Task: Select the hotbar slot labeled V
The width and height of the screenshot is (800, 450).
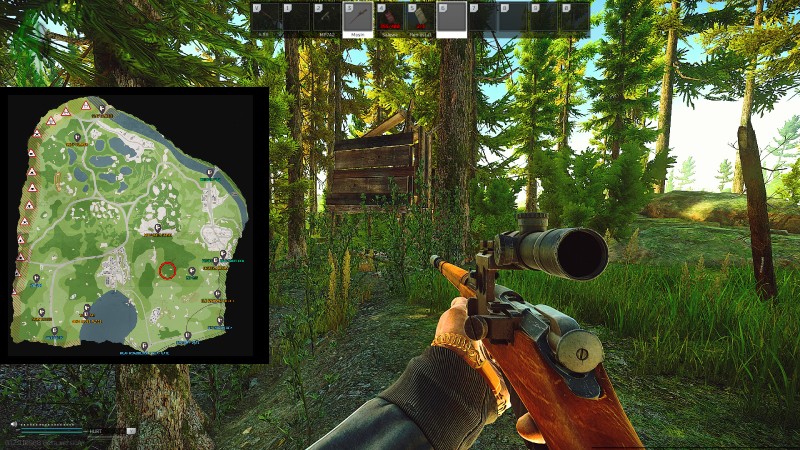Action: 264,18
